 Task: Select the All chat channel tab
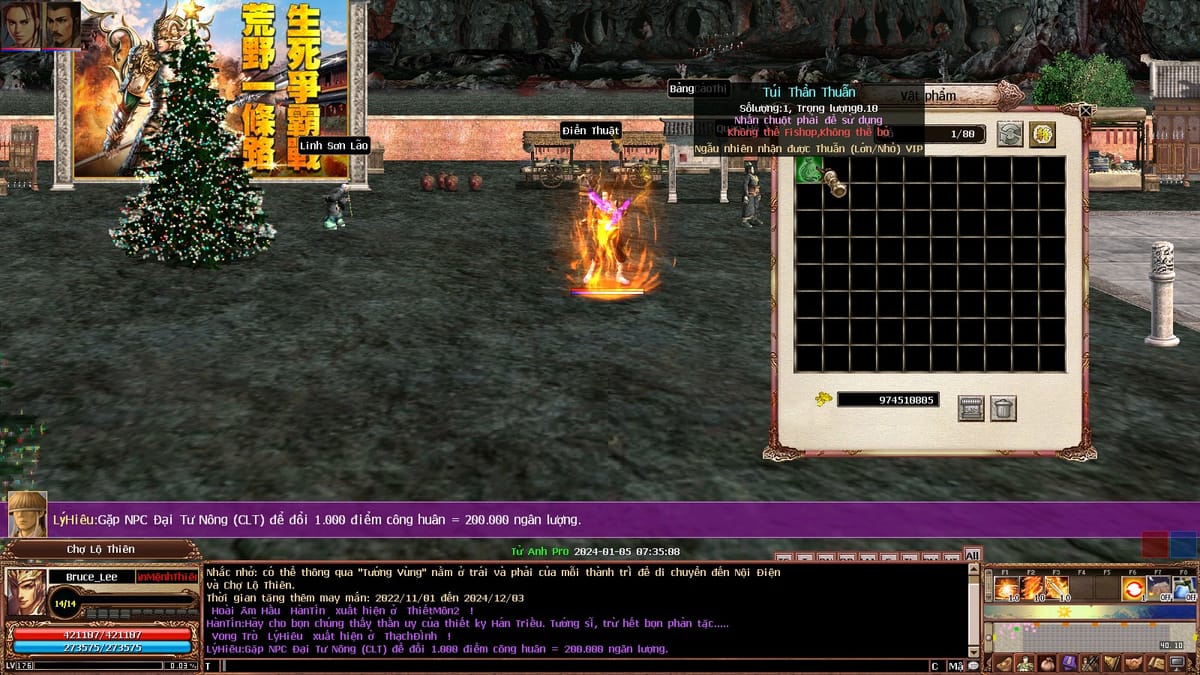[x=972, y=555]
